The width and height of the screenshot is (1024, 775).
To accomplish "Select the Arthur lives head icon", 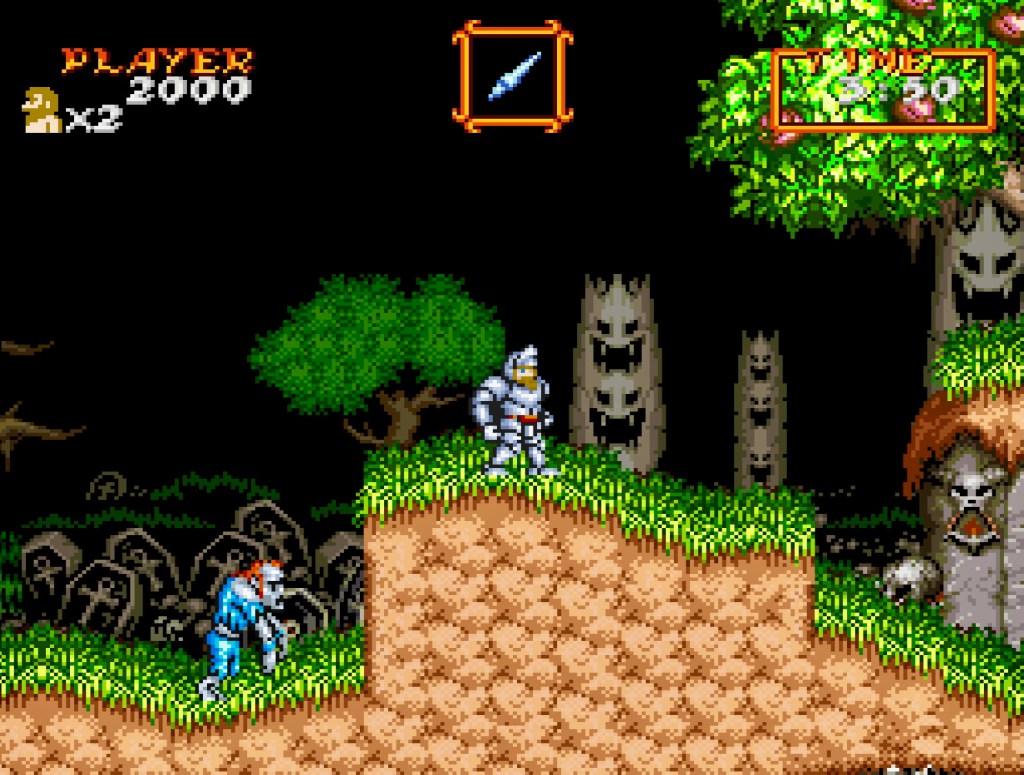I will tap(42, 111).
